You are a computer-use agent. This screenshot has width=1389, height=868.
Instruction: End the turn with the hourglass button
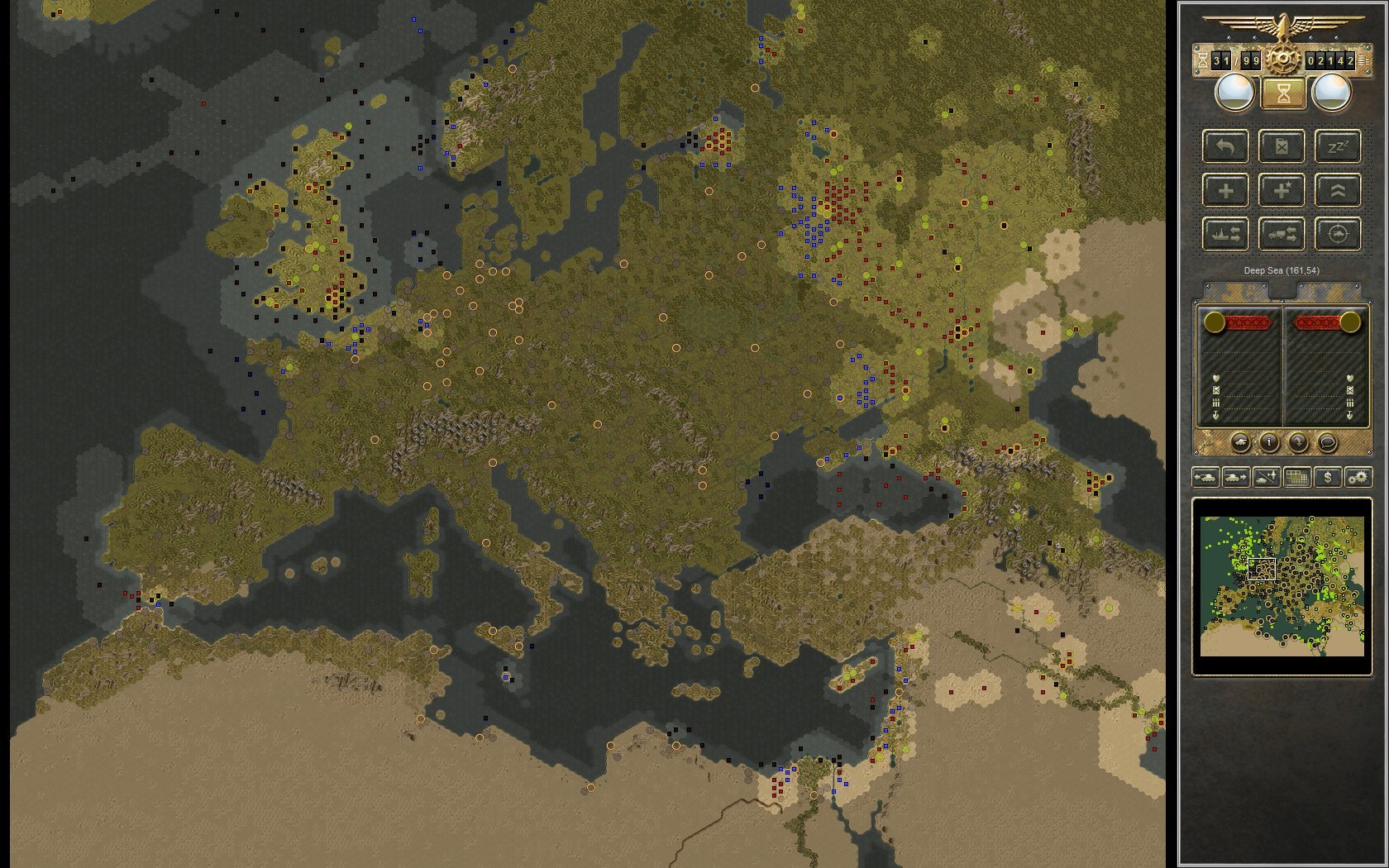tap(1282, 93)
